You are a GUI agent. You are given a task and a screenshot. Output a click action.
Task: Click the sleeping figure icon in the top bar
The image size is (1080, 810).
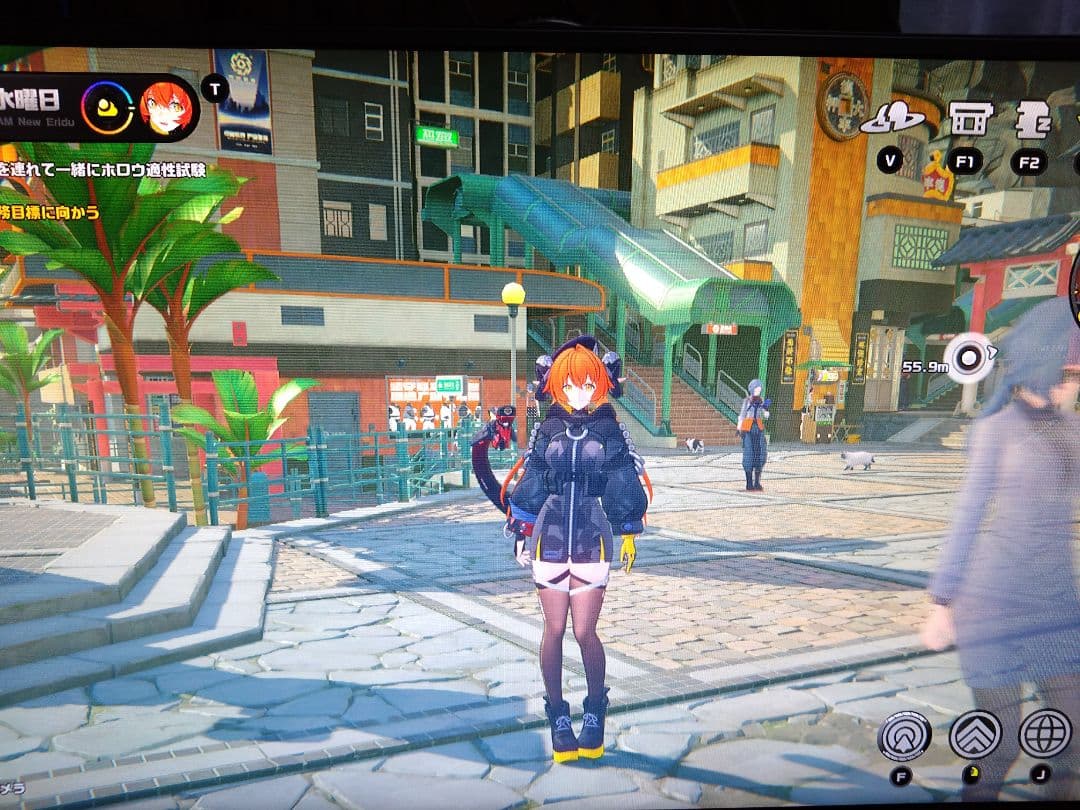(x=1031, y=119)
